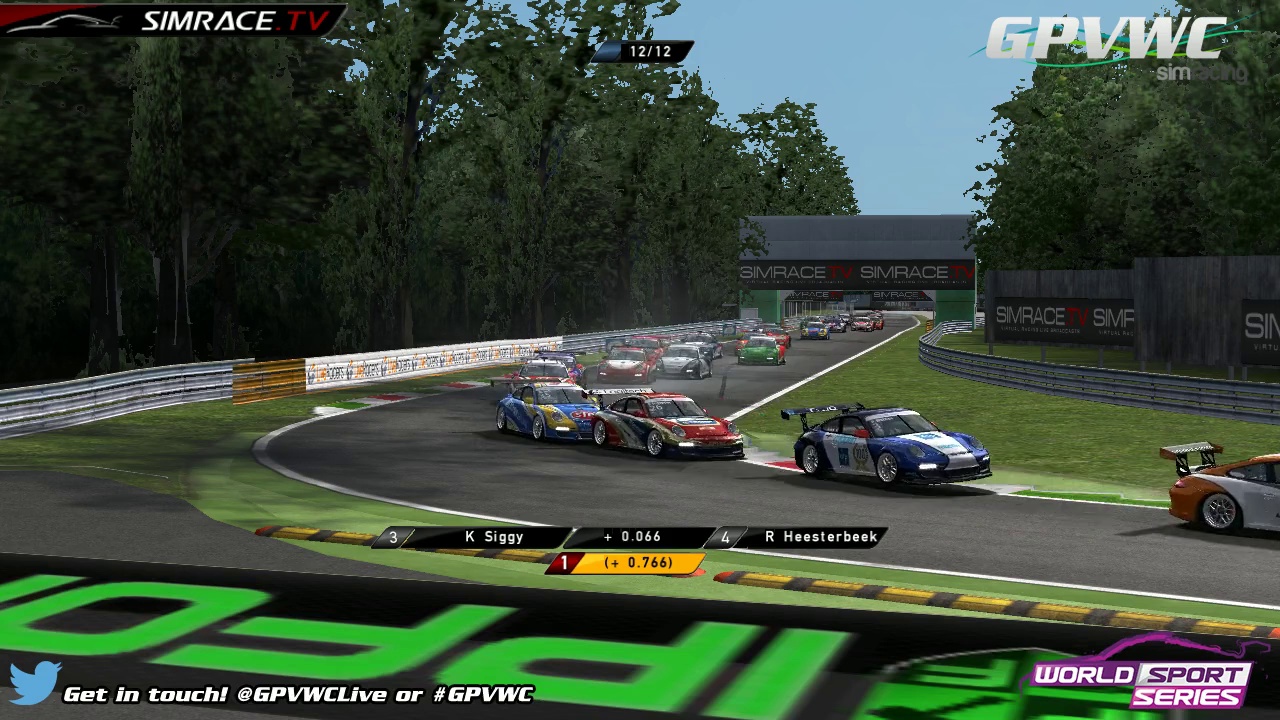The image size is (1280, 720).
Task: Select the R Heesterbeek driver name tag
Action: coord(820,537)
